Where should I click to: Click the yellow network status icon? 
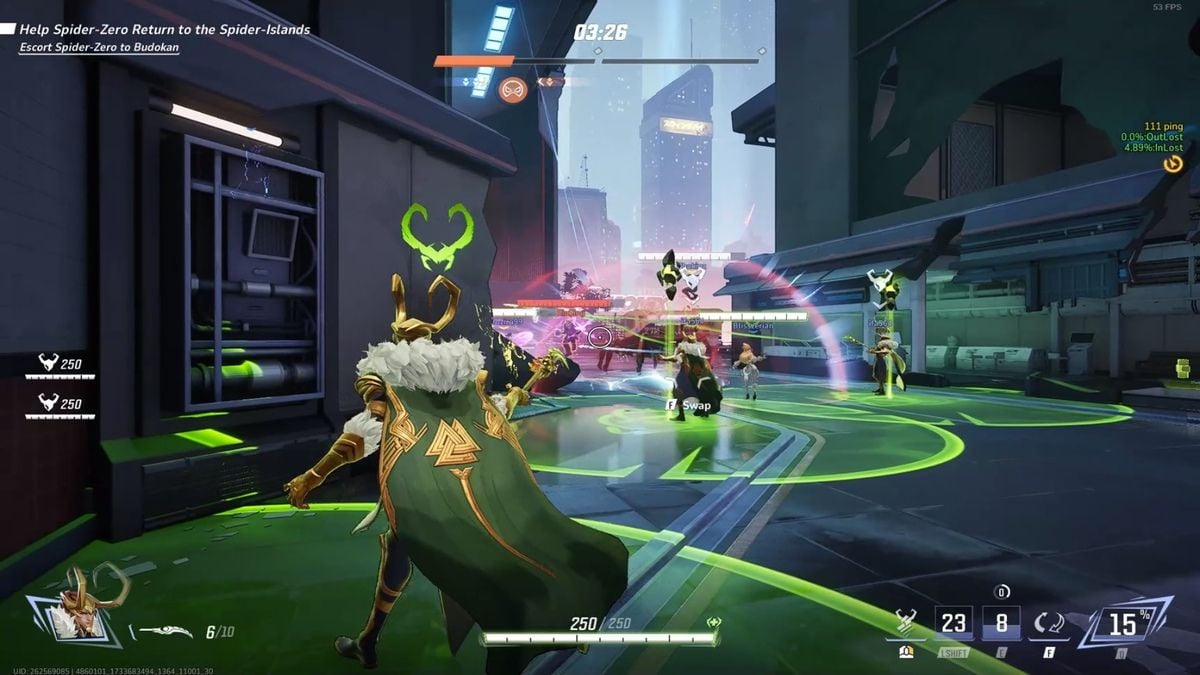tap(1173, 164)
